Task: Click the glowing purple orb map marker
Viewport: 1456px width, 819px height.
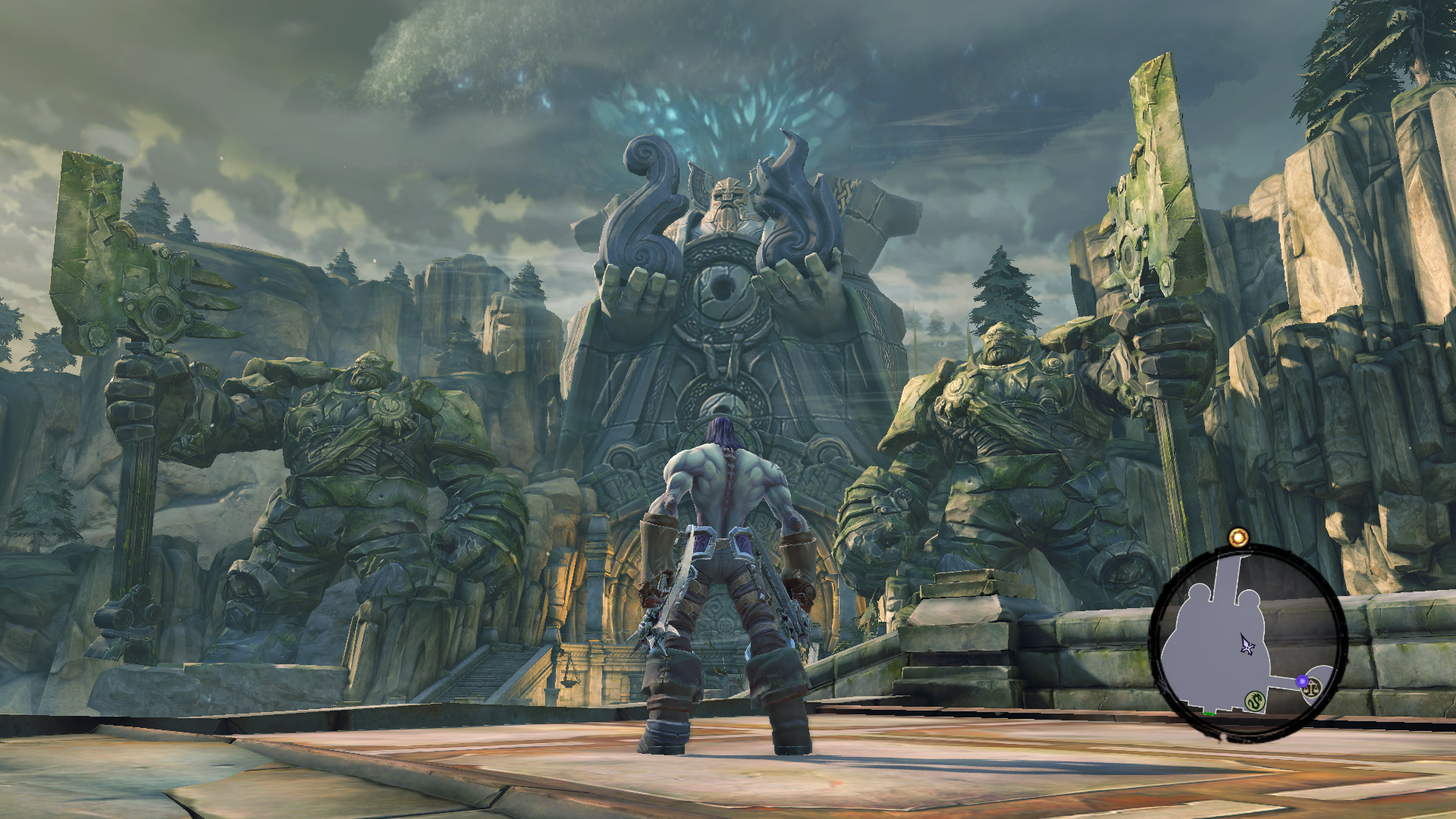Action: click(1302, 681)
